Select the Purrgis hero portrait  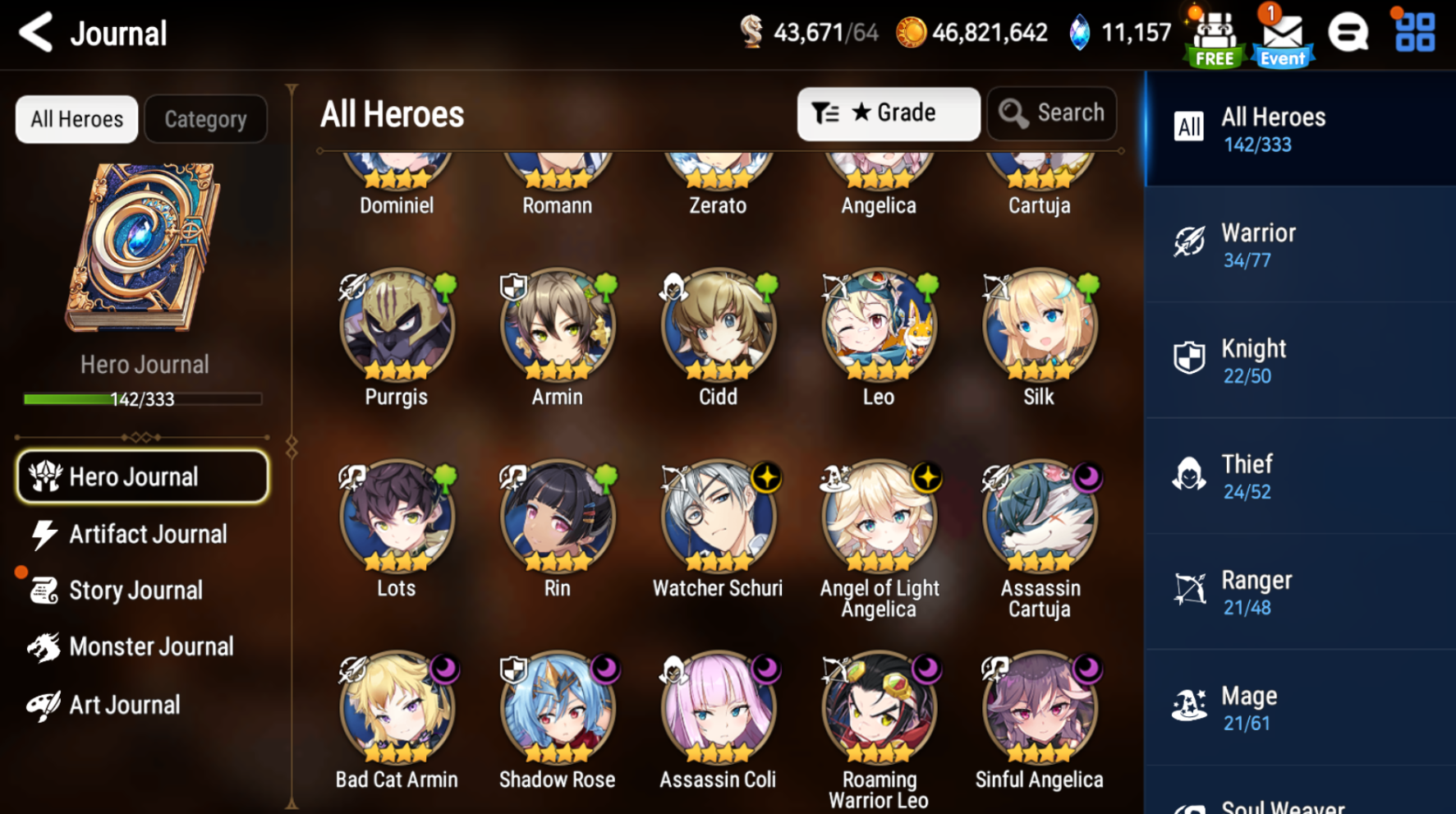click(x=397, y=326)
